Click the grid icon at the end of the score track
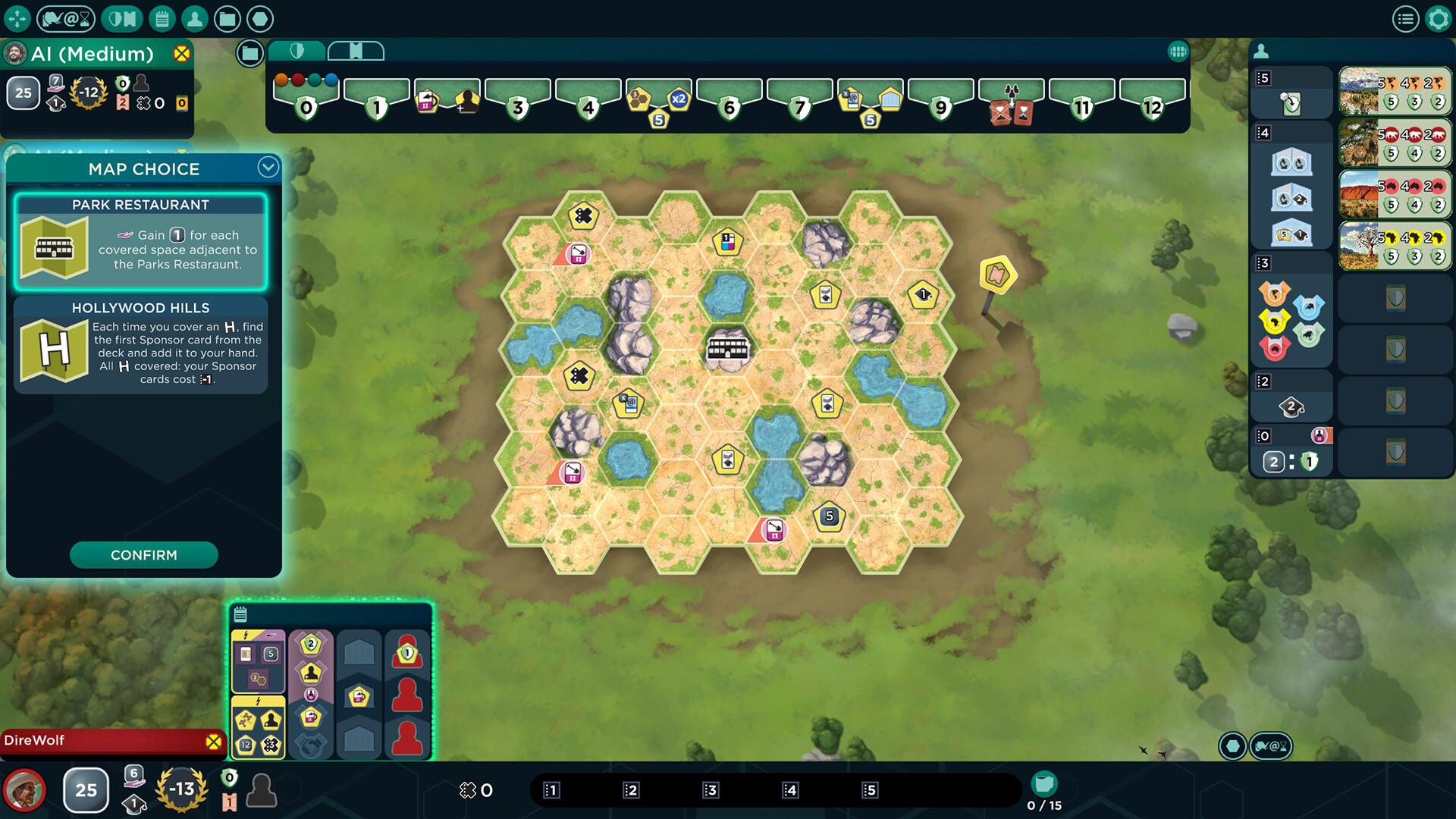Image resolution: width=1456 pixels, height=819 pixels. pyautogui.click(x=1178, y=50)
